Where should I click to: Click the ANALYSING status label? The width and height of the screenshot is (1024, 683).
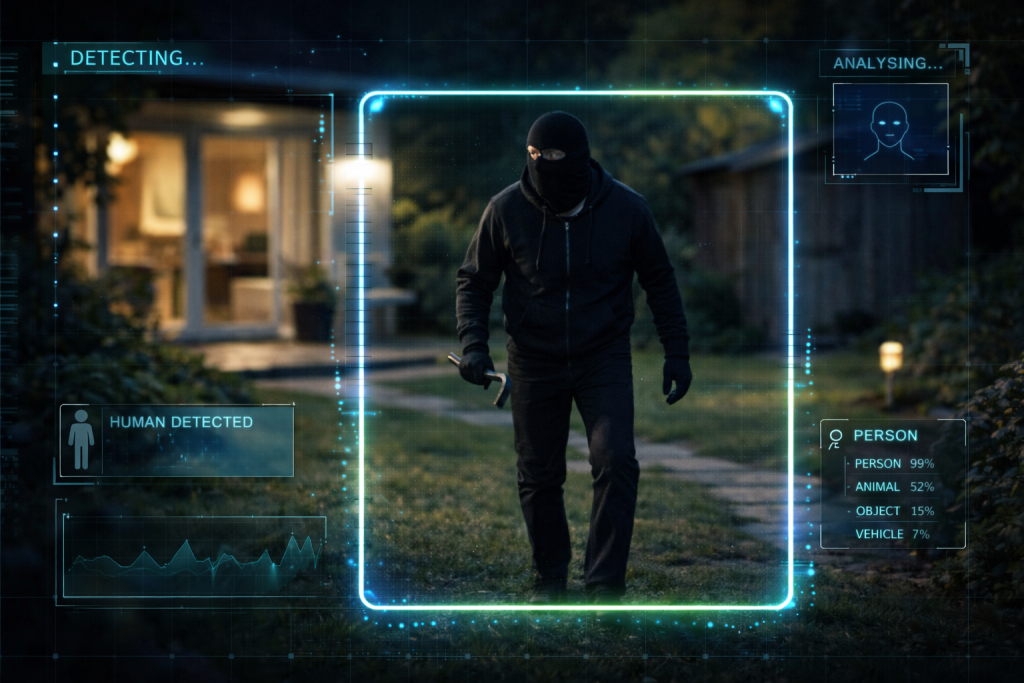click(x=888, y=63)
